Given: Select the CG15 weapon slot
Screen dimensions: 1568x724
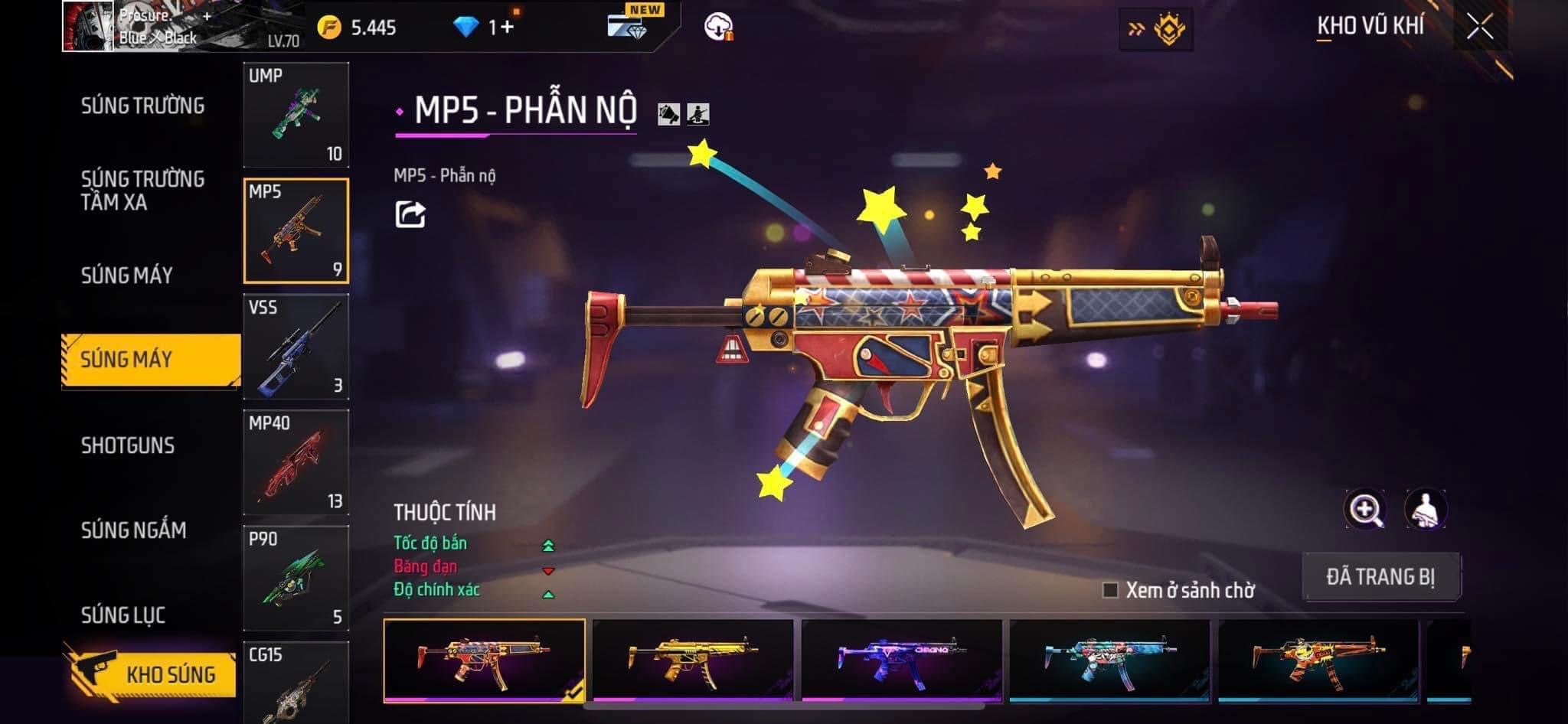Looking at the screenshot, I should tap(296, 683).
